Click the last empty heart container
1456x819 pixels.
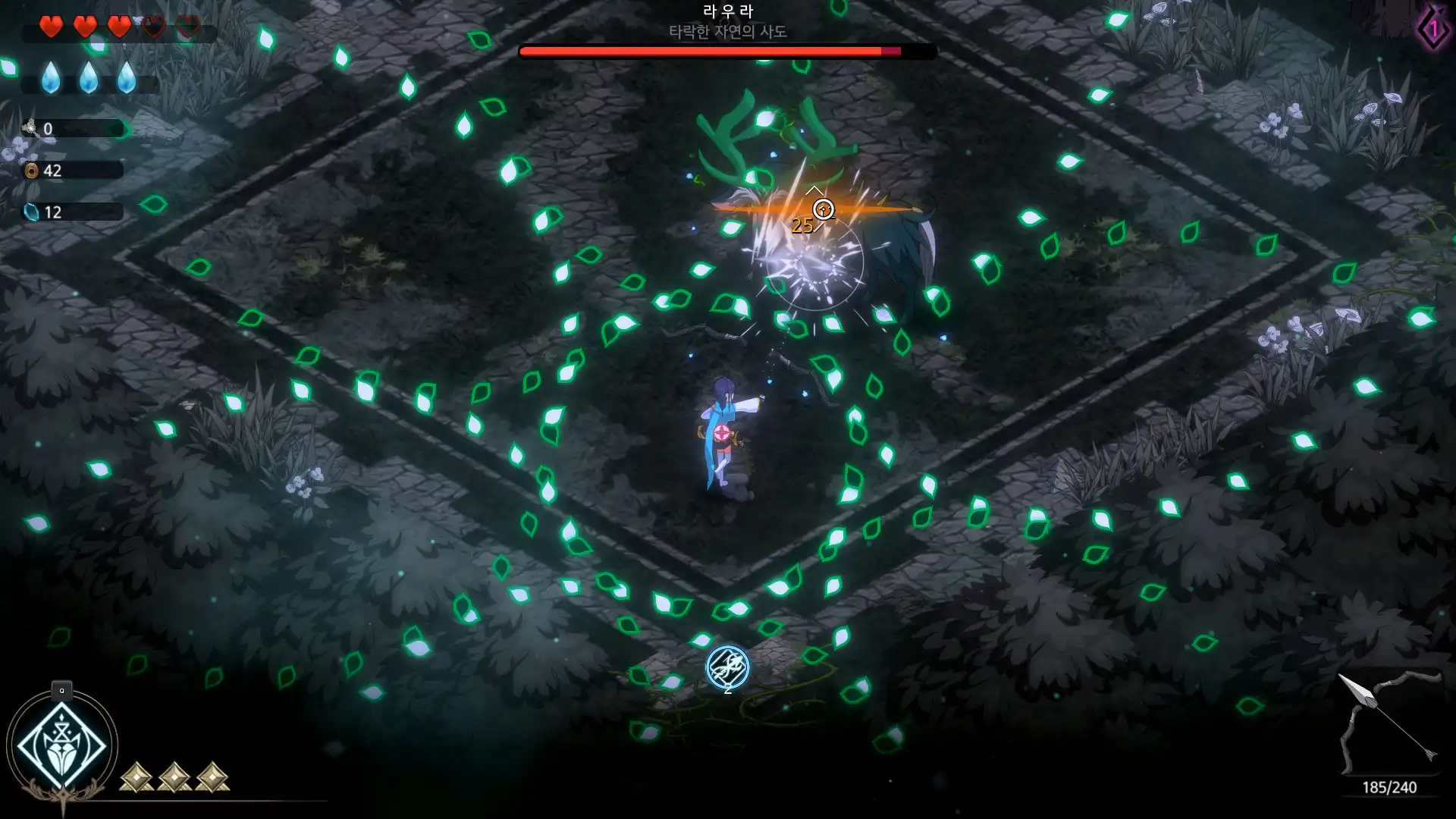[188, 26]
